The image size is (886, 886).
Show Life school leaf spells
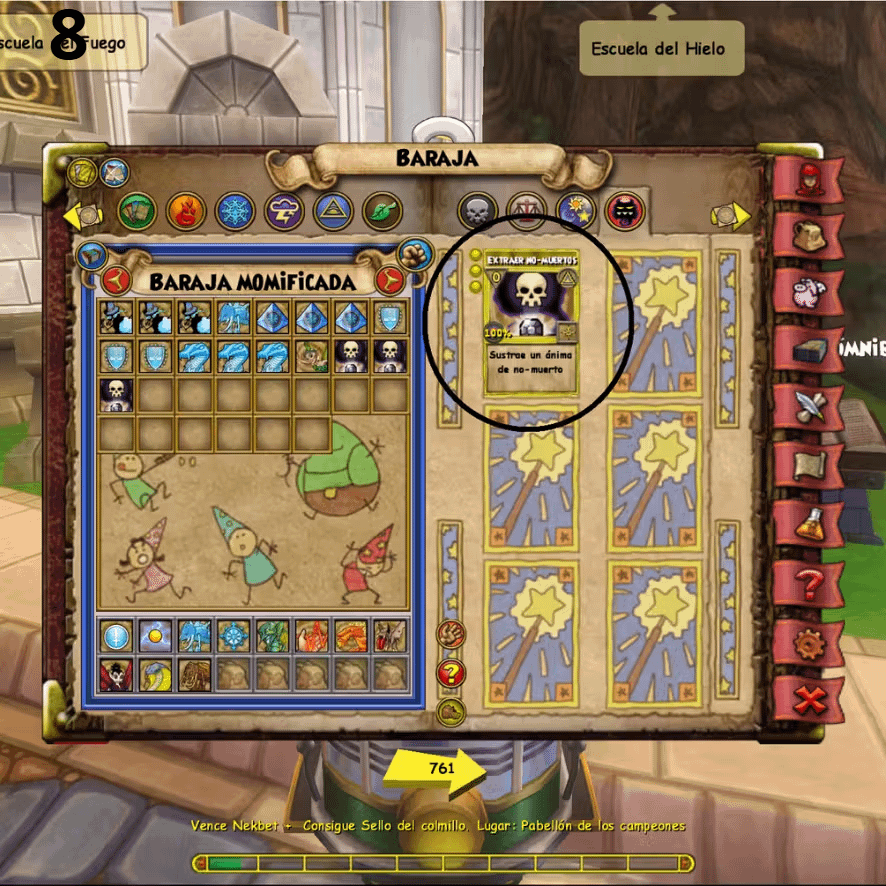[x=382, y=211]
